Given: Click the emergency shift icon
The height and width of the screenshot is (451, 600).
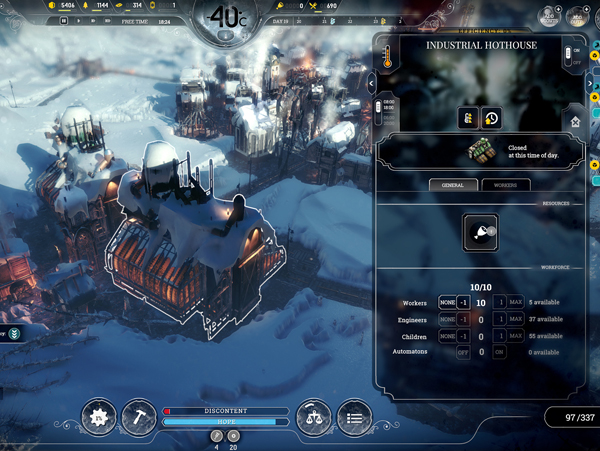Looking at the screenshot, I should point(468,117).
